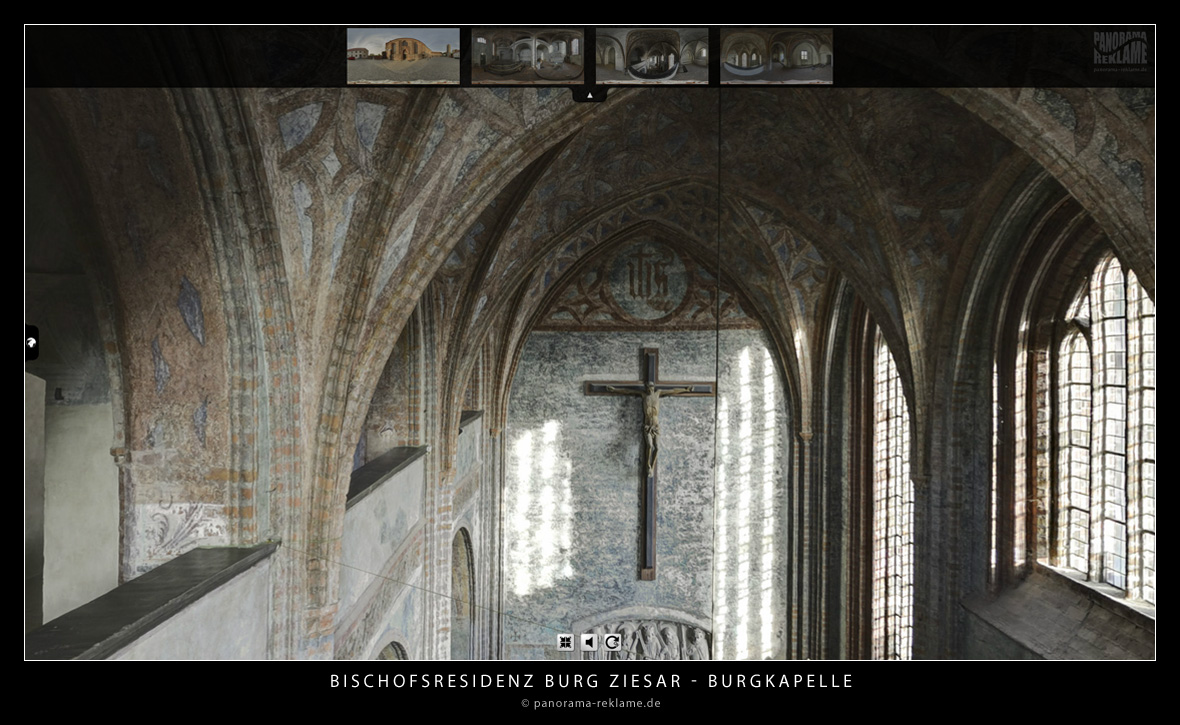Open the globe map side tab

[32, 343]
